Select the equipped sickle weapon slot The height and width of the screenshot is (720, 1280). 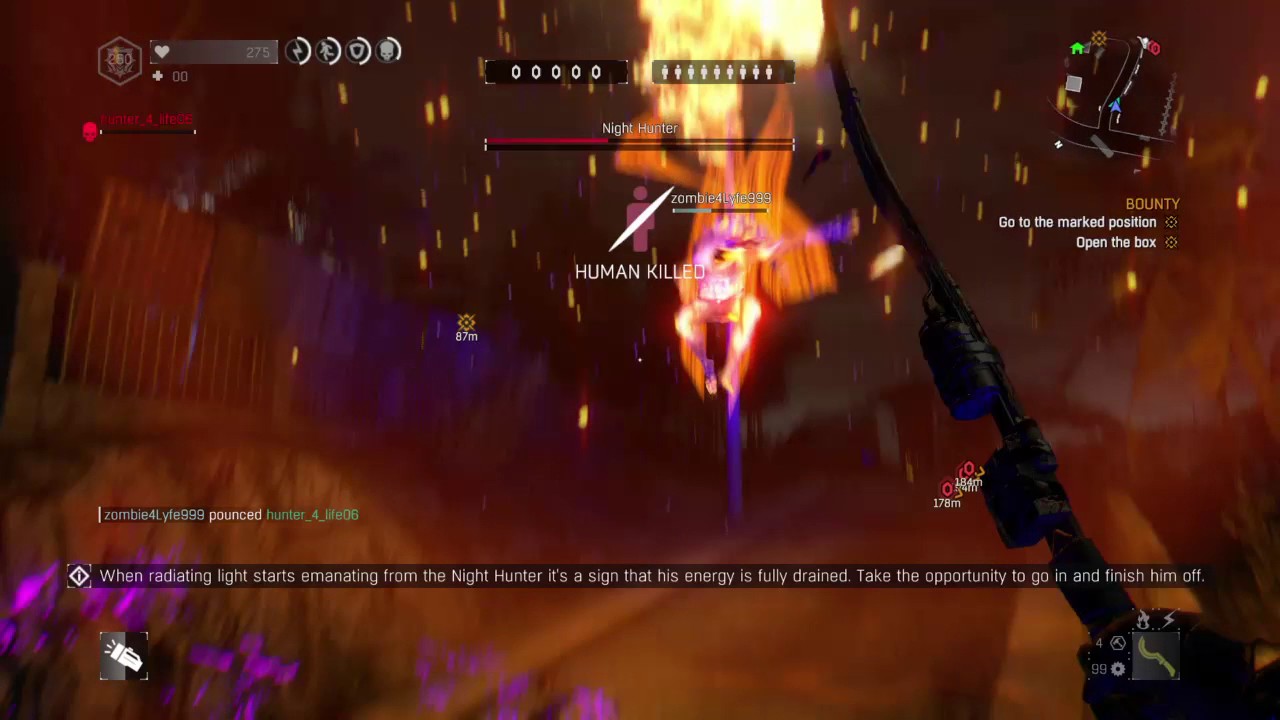coord(1156,656)
